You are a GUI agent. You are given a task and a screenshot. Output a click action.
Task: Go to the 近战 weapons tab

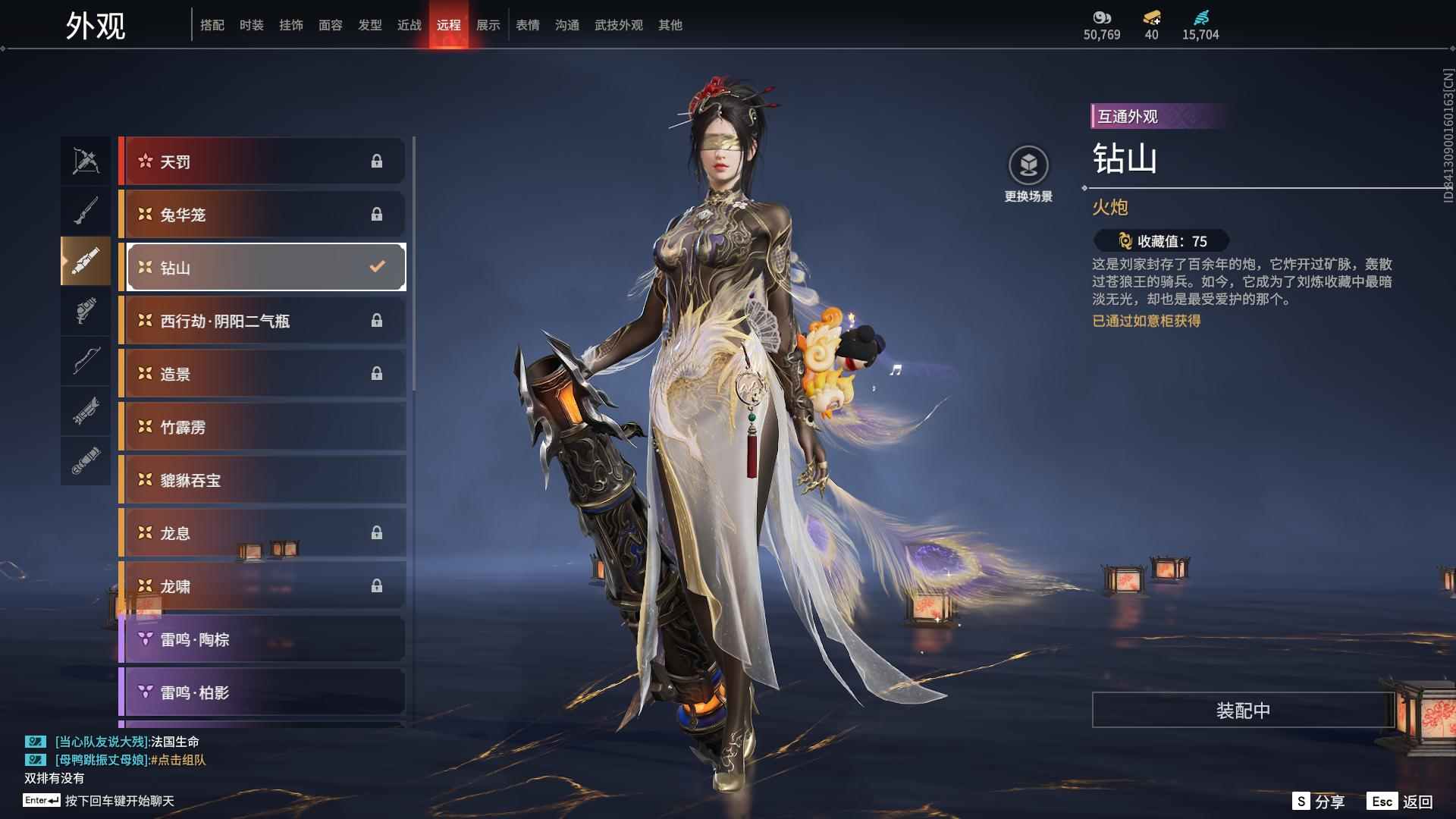tap(409, 25)
